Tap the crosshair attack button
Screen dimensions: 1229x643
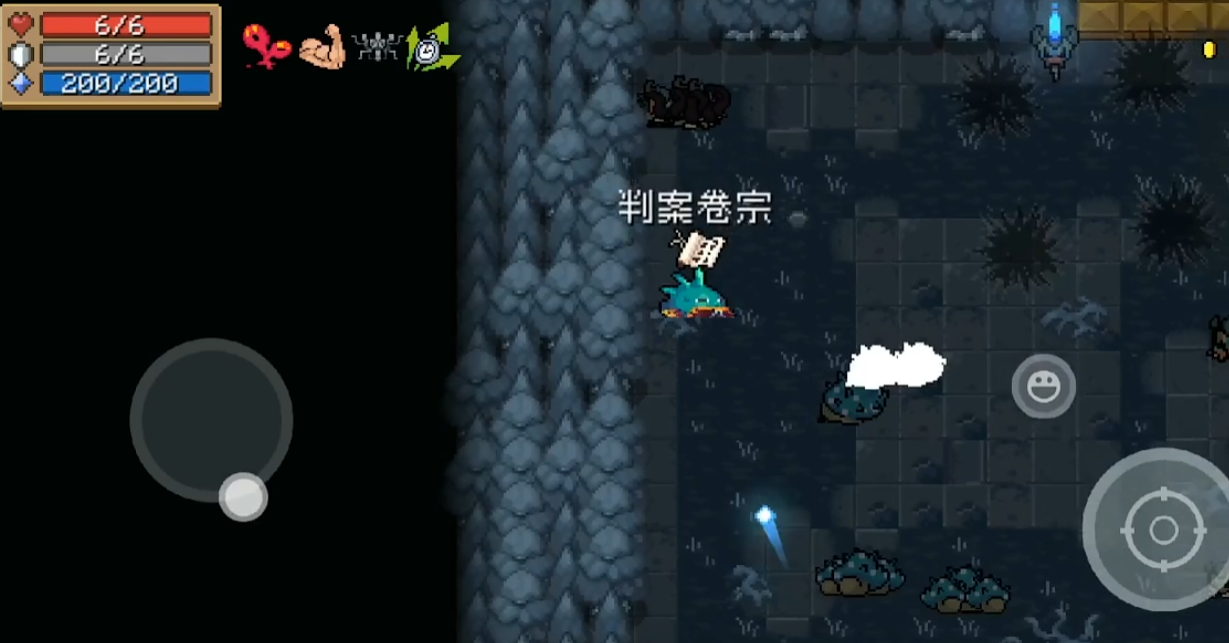(1163, 529)
